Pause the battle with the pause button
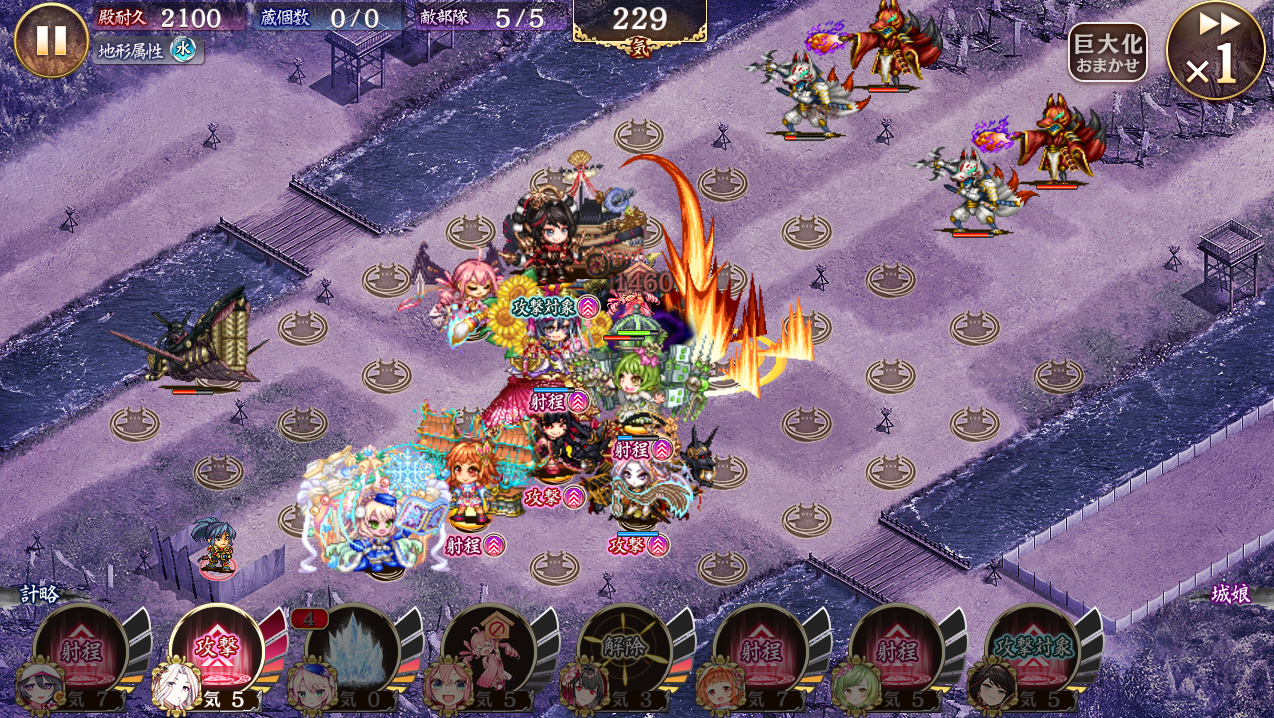1274x718 pixels. [x=51, y=40]
